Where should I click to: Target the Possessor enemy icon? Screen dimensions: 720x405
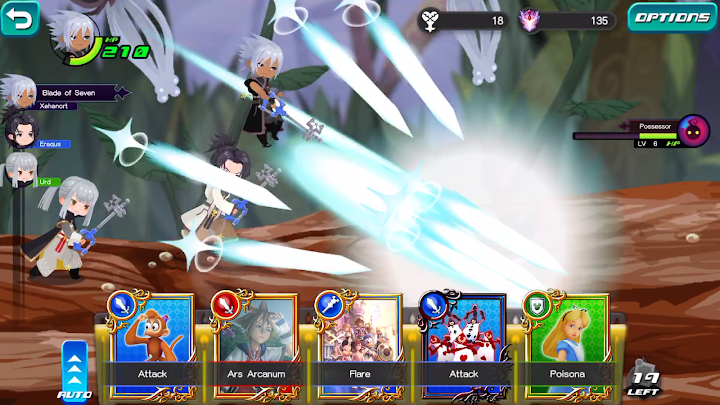coord(693,130)
